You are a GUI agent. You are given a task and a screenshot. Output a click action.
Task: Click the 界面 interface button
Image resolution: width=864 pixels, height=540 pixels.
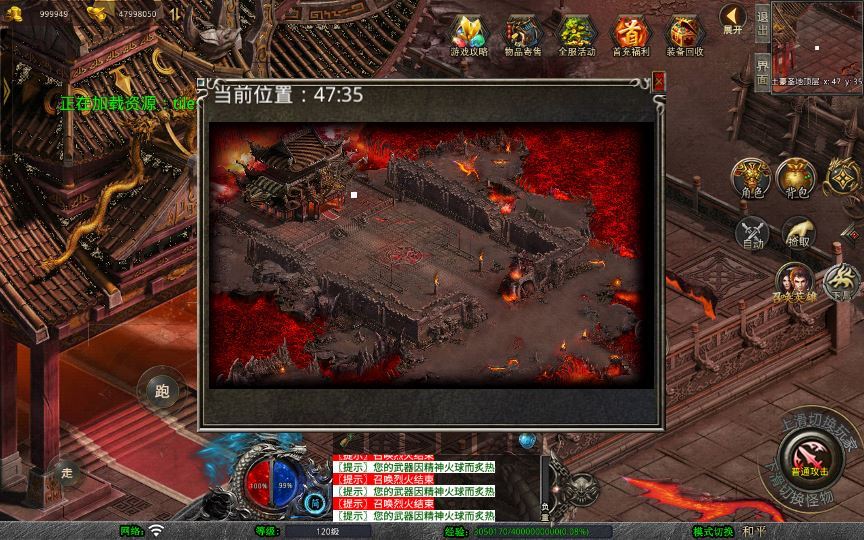[x=762, y=73]
